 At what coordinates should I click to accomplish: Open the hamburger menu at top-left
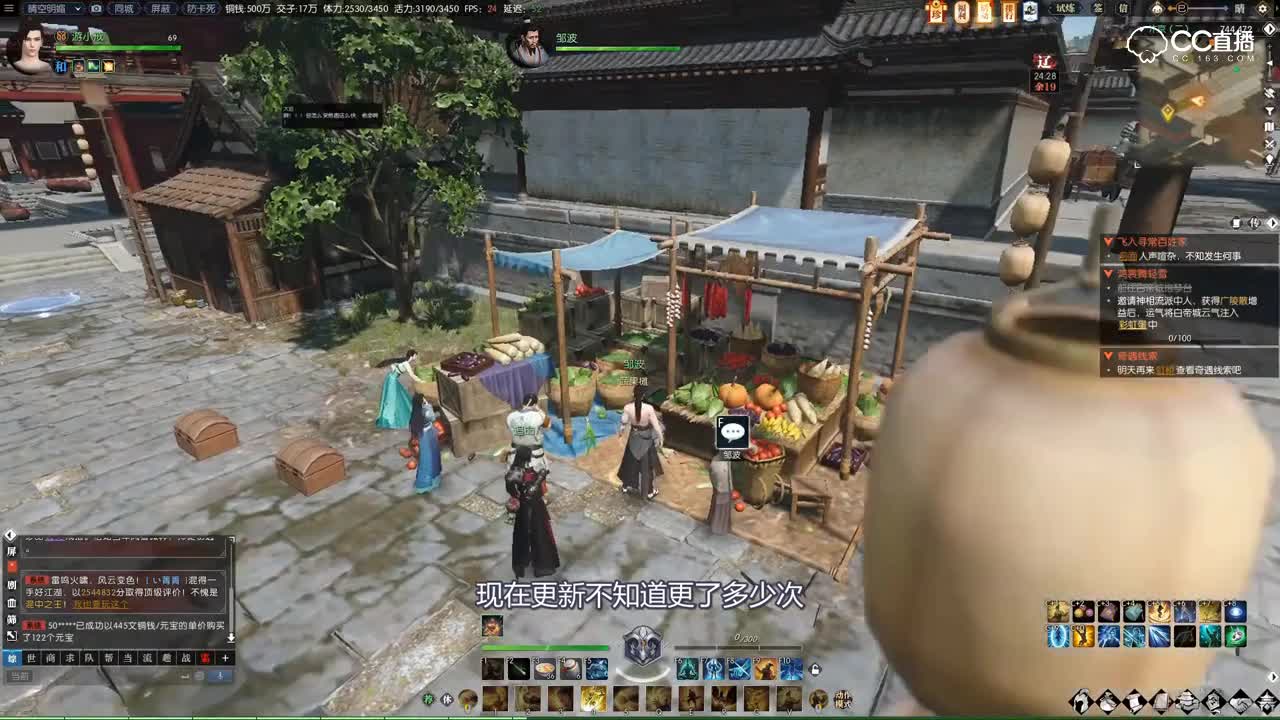click(8, 8)
